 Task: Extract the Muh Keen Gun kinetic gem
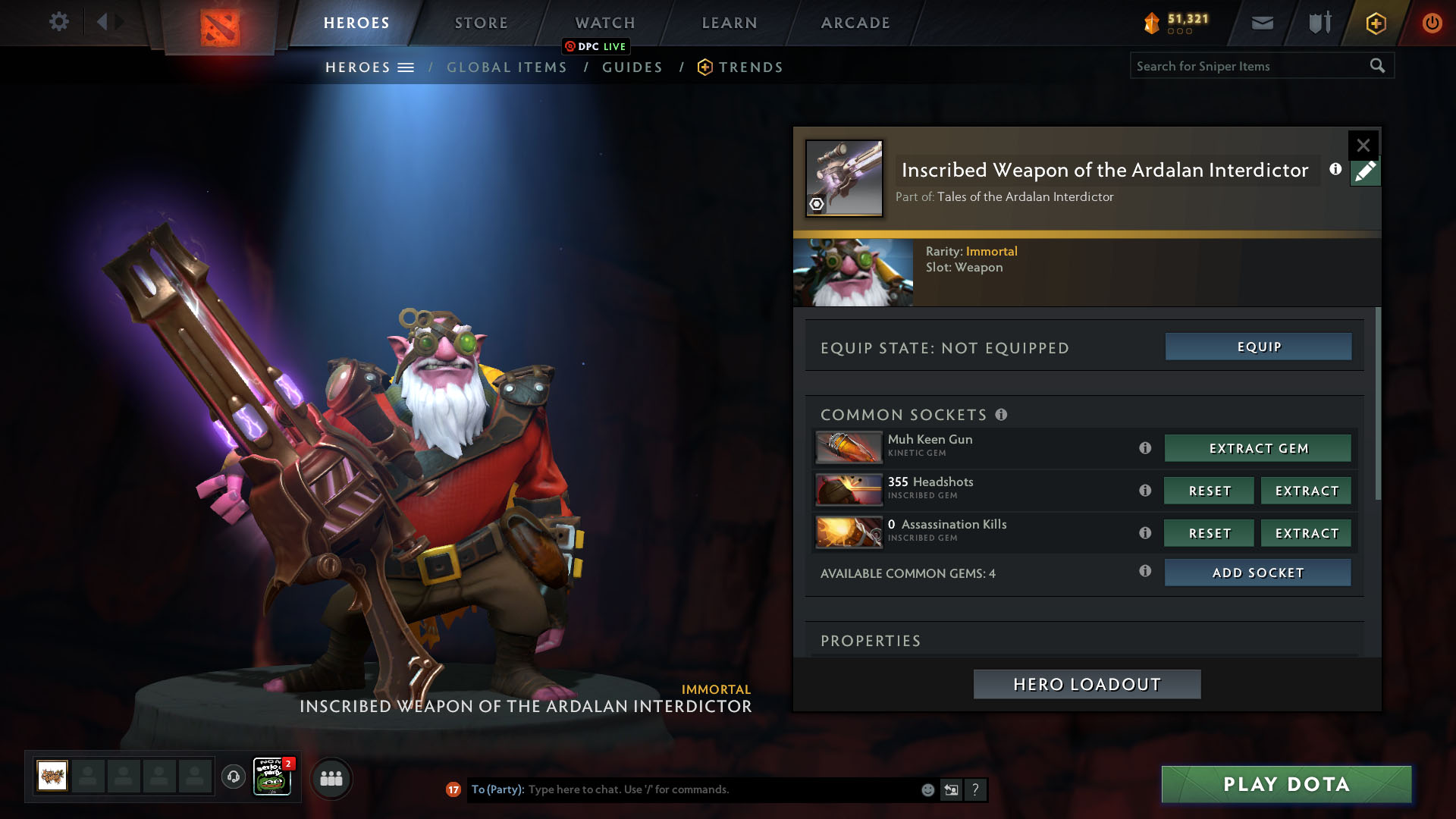1258,448
